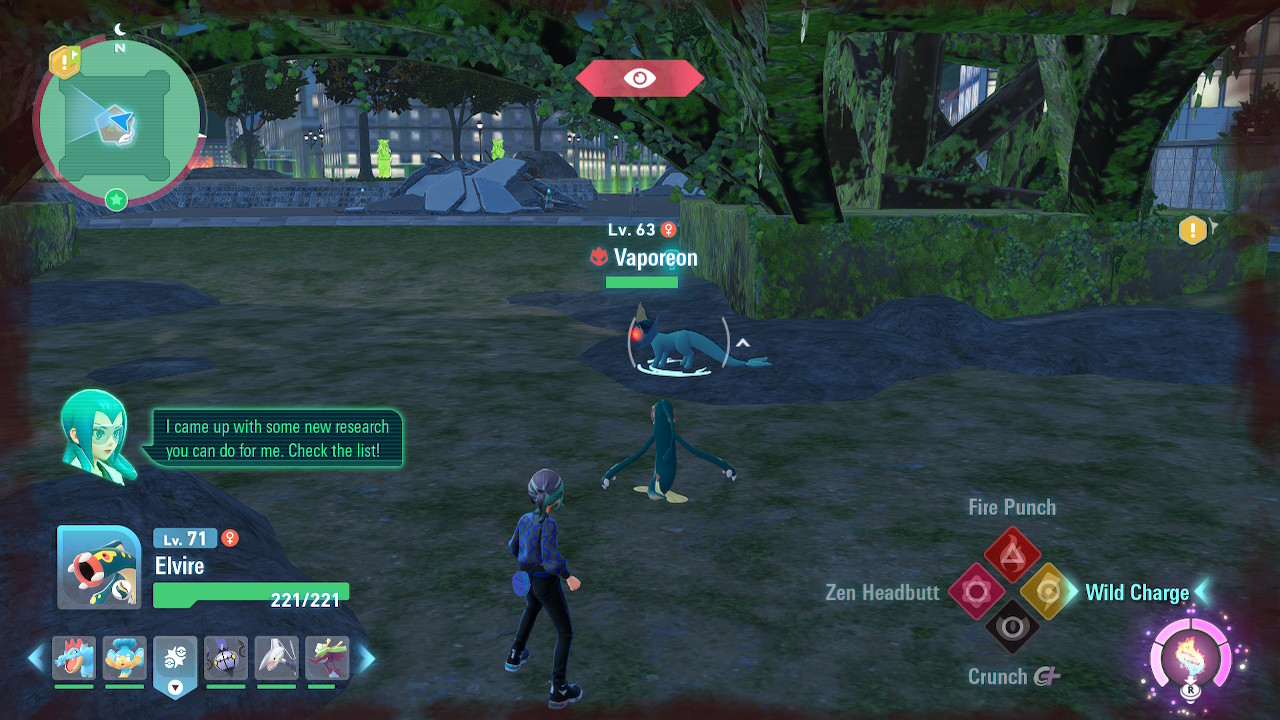Activate the pink Mega Evolution gauge

[1190, 657]
